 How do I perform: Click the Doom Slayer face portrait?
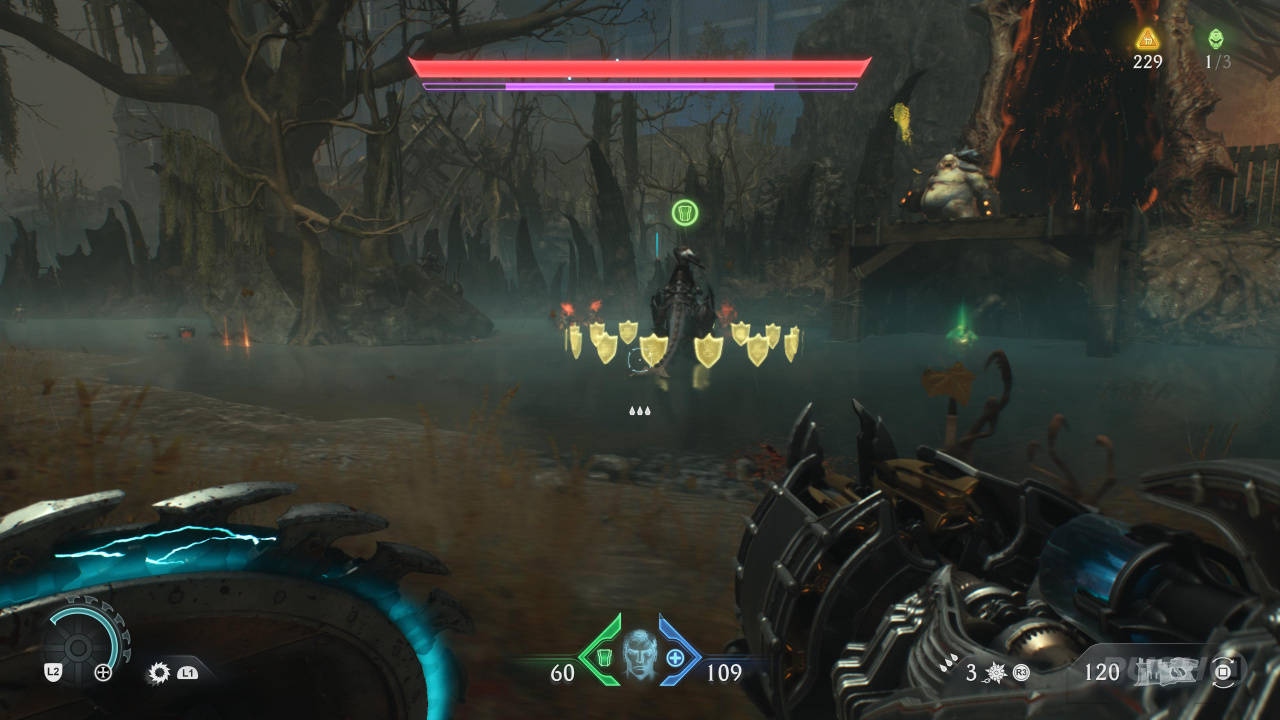pos(639,655)
